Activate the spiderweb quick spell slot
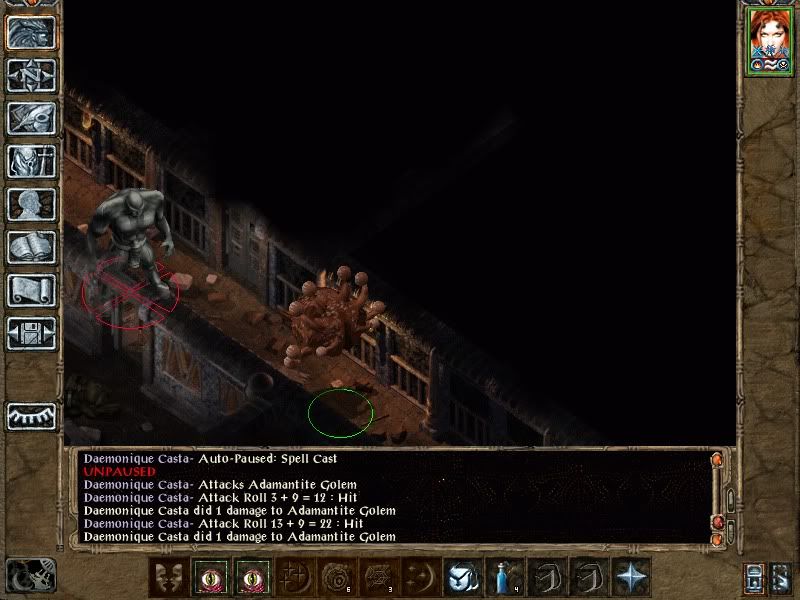 tap(380, 578)
